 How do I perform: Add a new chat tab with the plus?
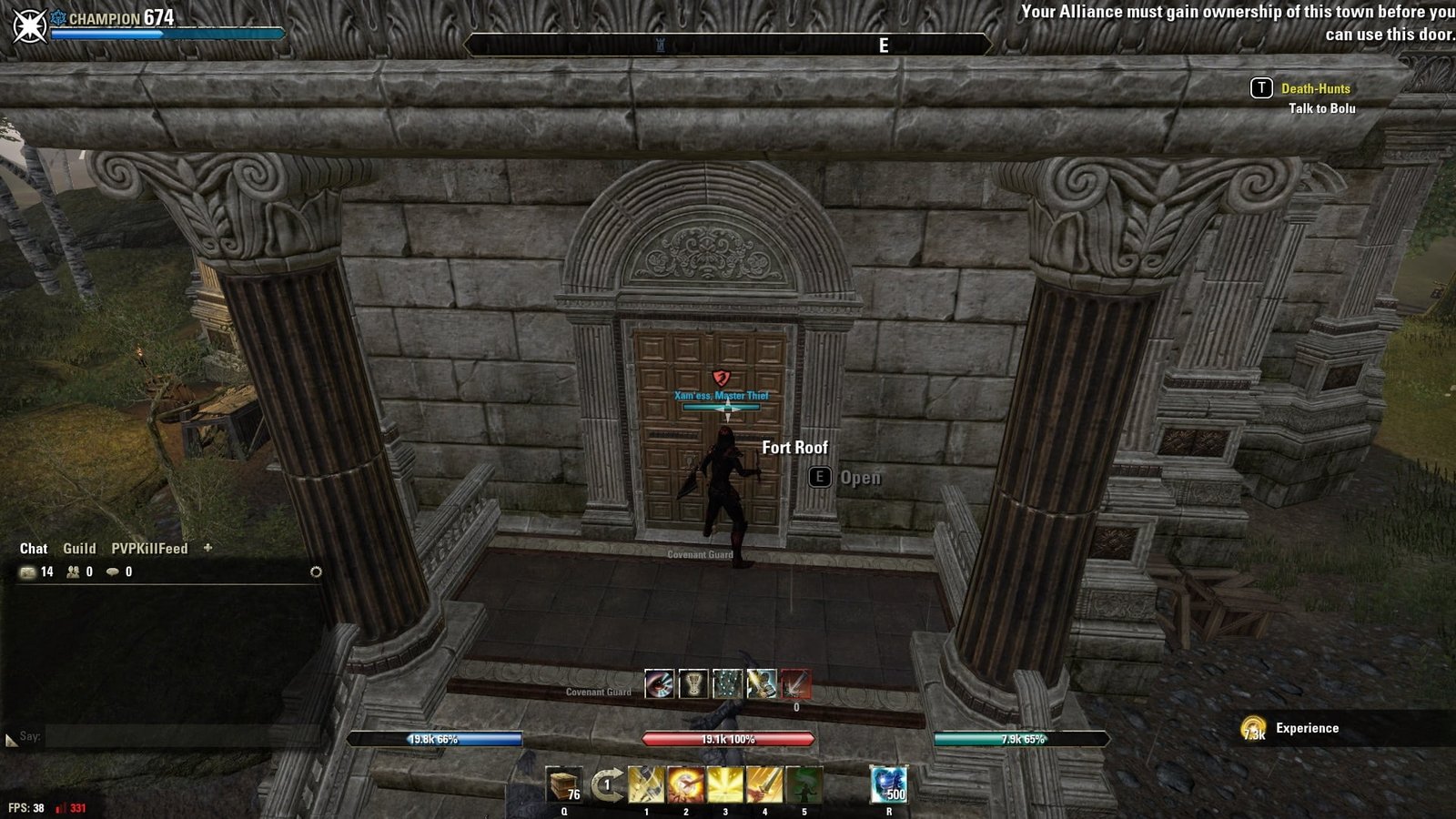pos(207,548)
